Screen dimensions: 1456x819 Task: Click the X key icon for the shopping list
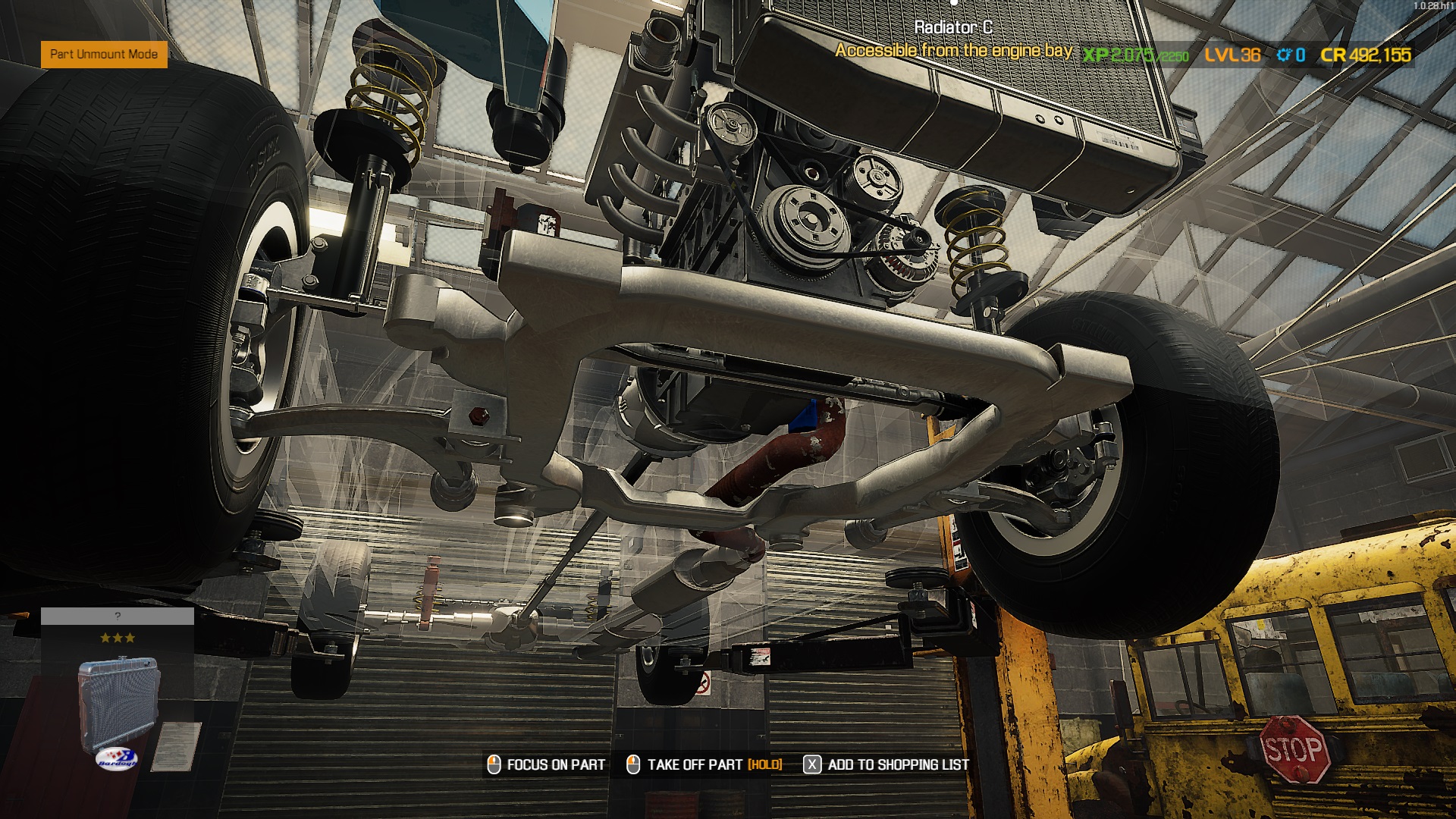tap(813, 764)
